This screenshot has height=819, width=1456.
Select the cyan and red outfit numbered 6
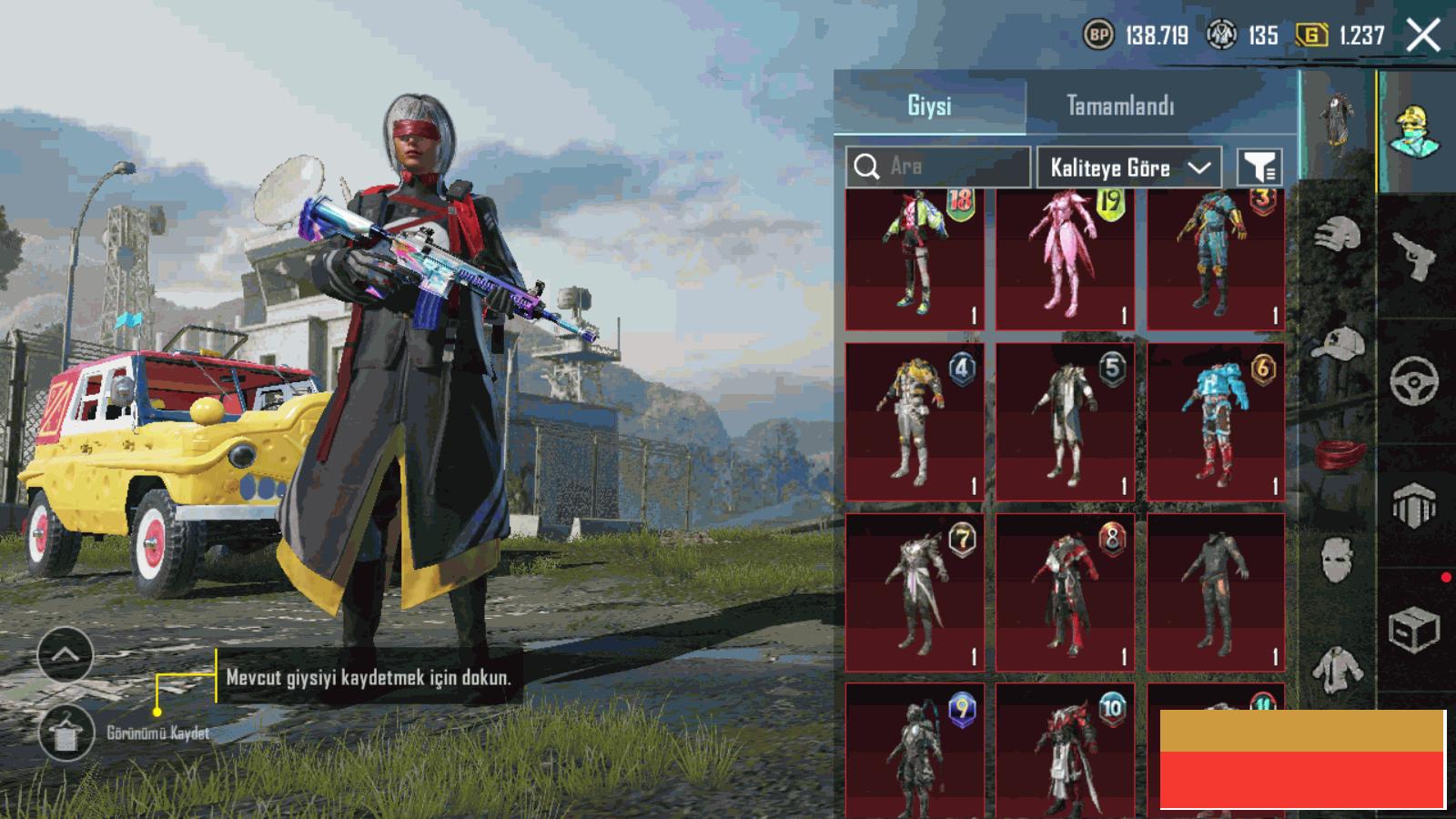pos(1216,422)
